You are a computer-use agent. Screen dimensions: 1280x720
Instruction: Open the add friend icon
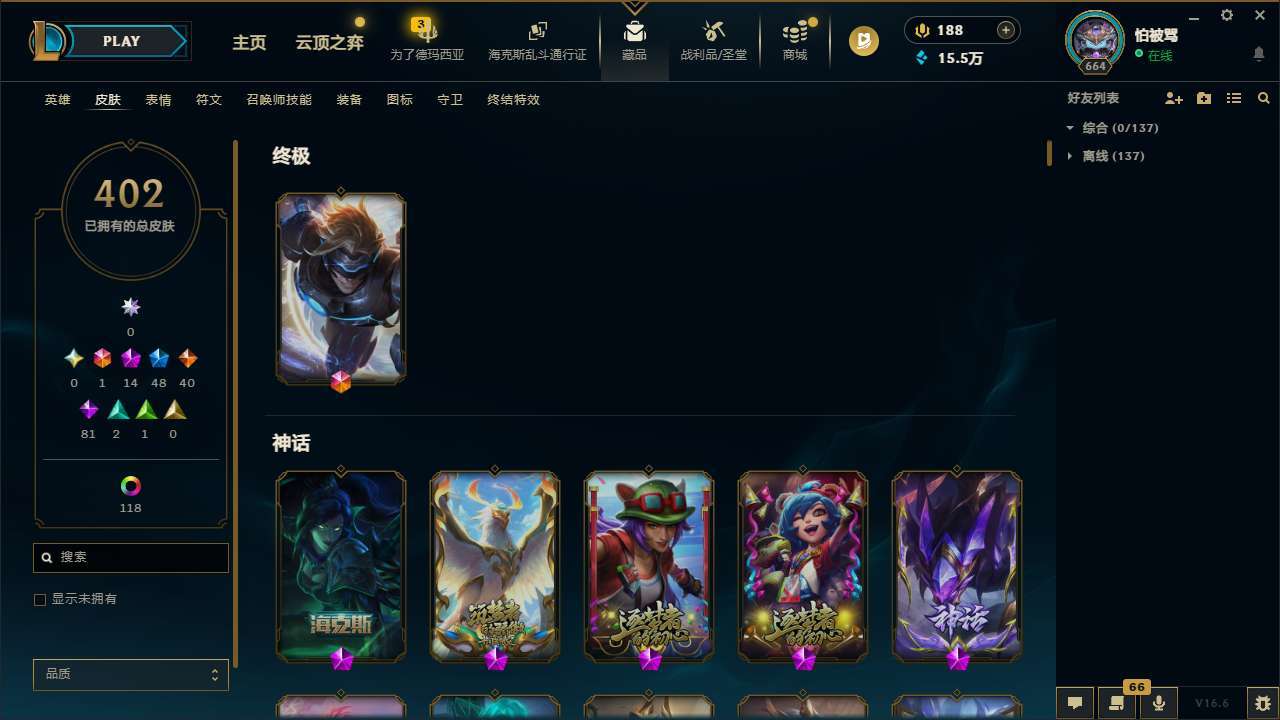[1174, 98]
